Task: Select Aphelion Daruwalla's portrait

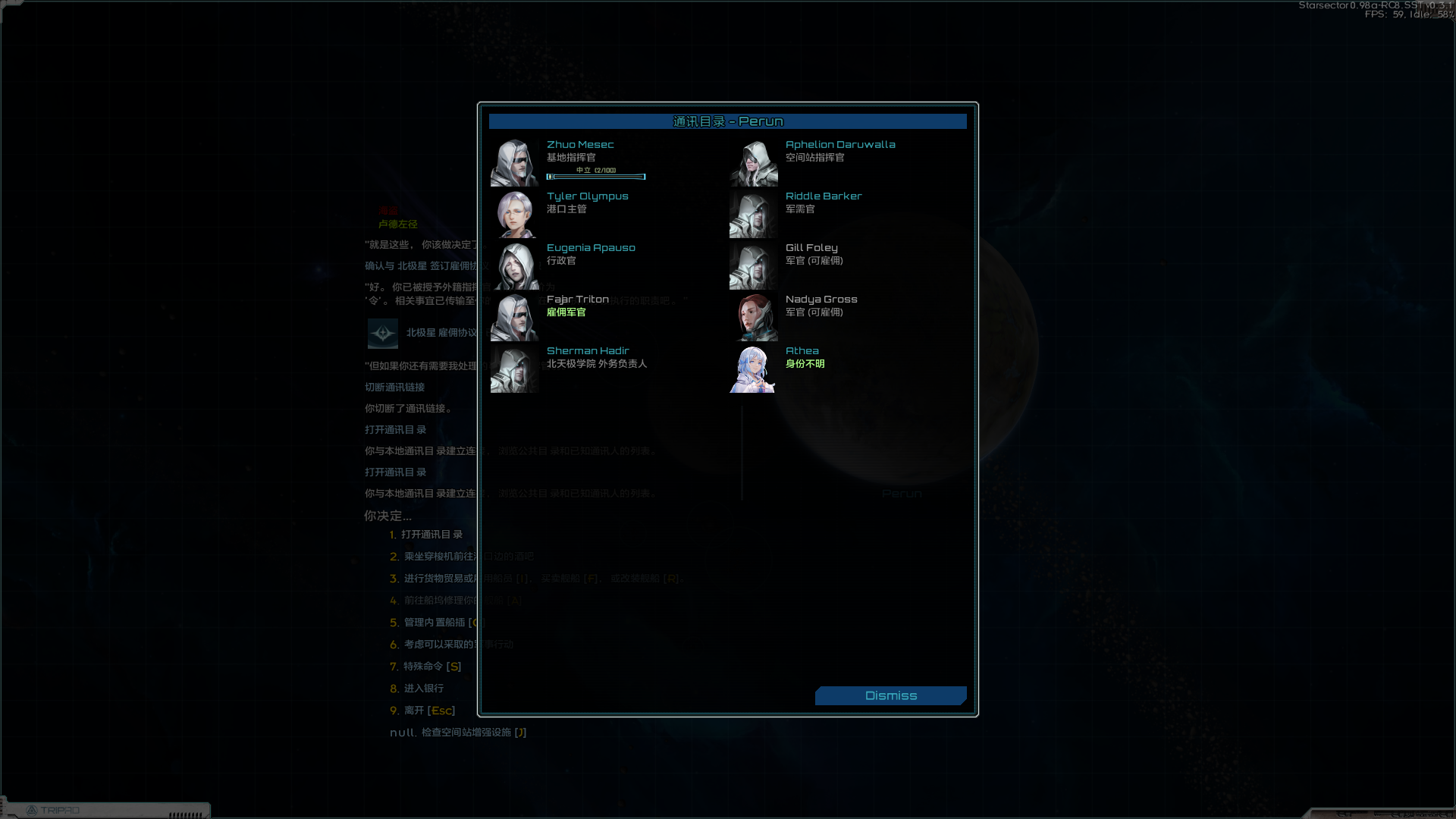Action: (x=752, y=162)
